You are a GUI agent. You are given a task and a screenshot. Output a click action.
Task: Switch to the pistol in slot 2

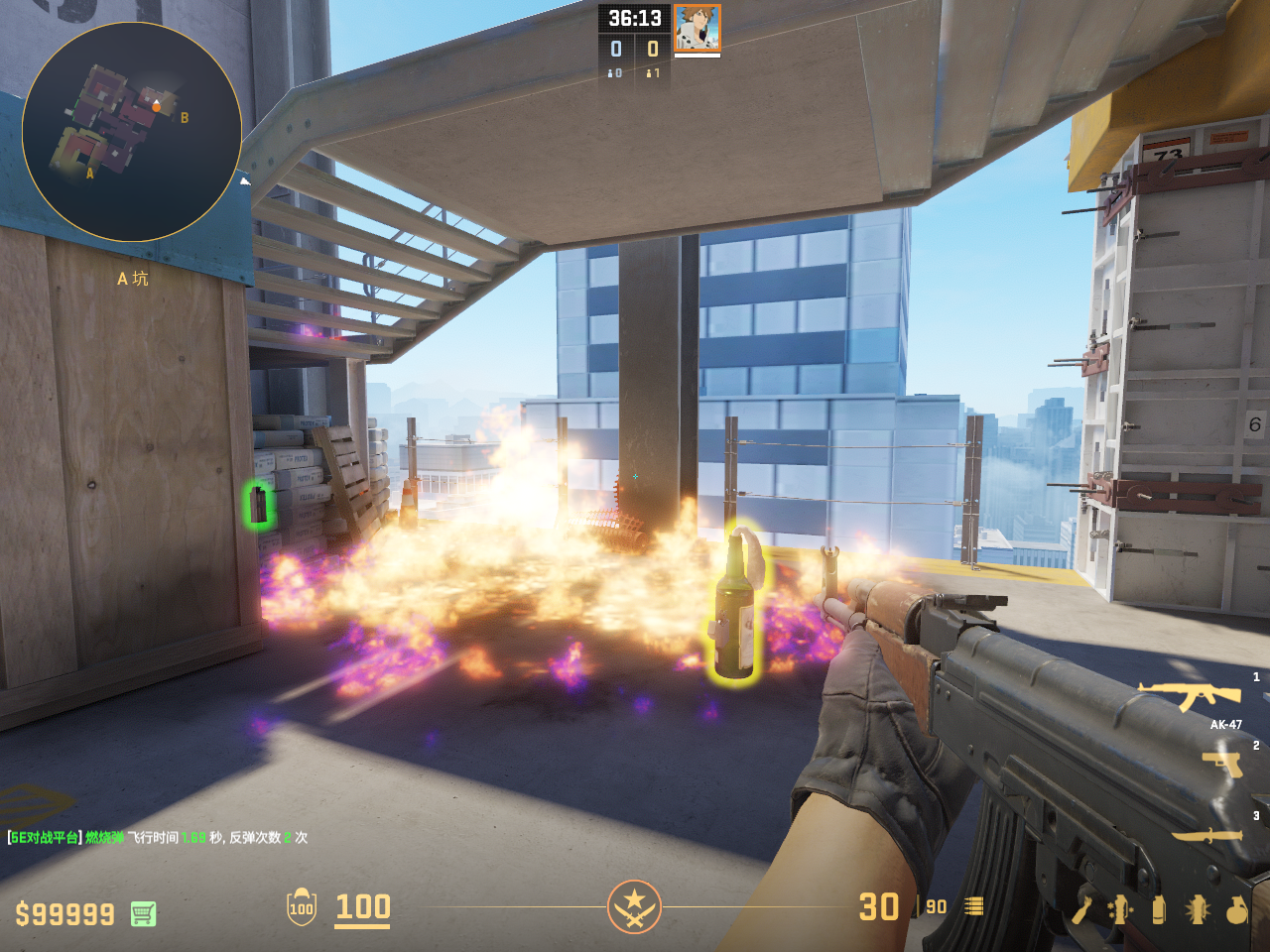1222,763
